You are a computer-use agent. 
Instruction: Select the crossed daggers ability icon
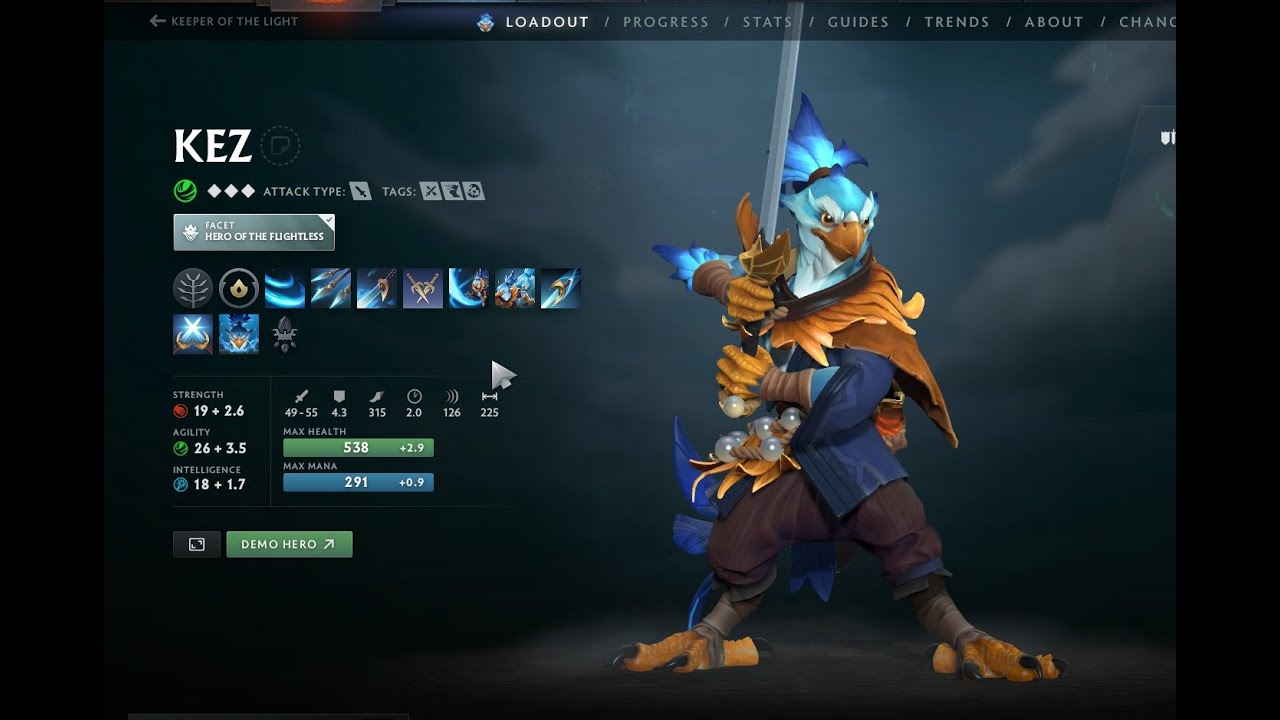[x=423, y=288]
